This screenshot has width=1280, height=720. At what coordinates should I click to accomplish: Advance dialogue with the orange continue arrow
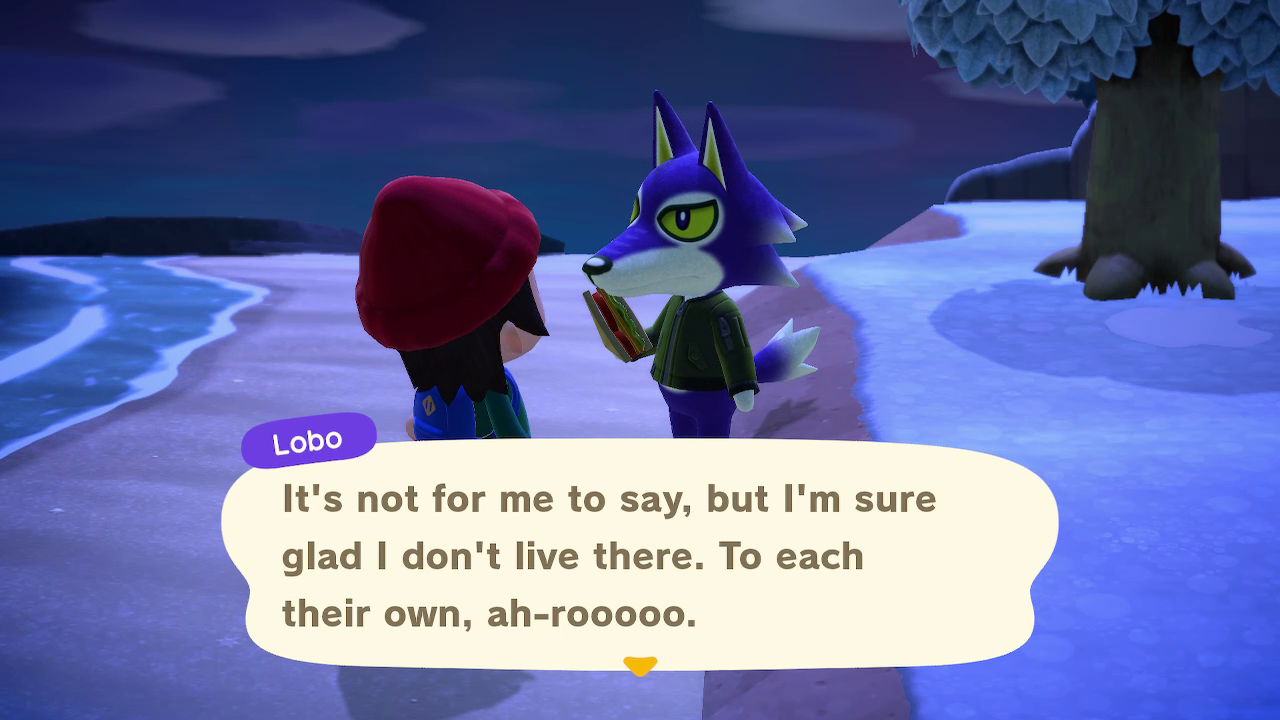coord(640,665)
